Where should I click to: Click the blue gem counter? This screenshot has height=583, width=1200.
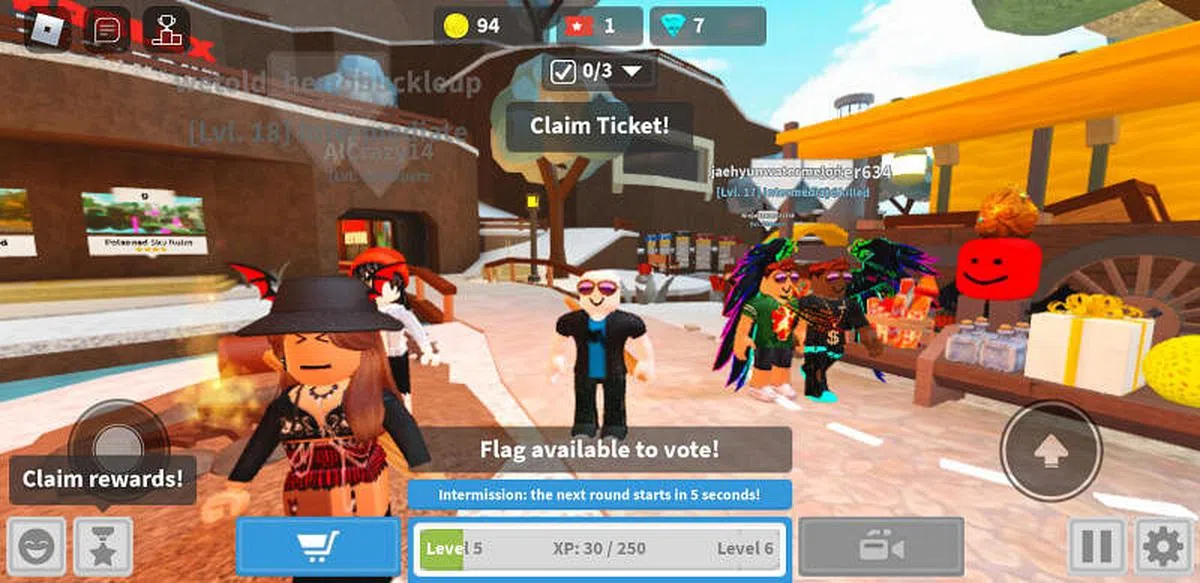tap(707, 26)
